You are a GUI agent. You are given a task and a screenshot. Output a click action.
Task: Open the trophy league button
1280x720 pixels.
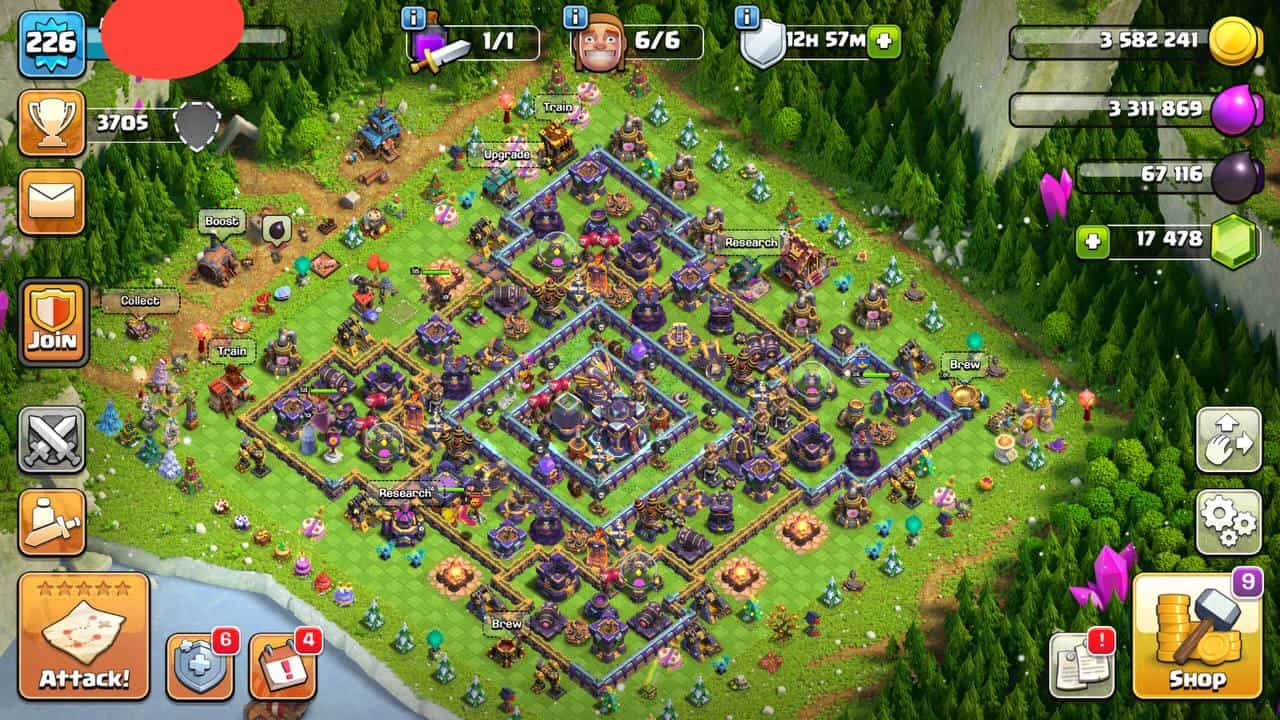(51, 123)
